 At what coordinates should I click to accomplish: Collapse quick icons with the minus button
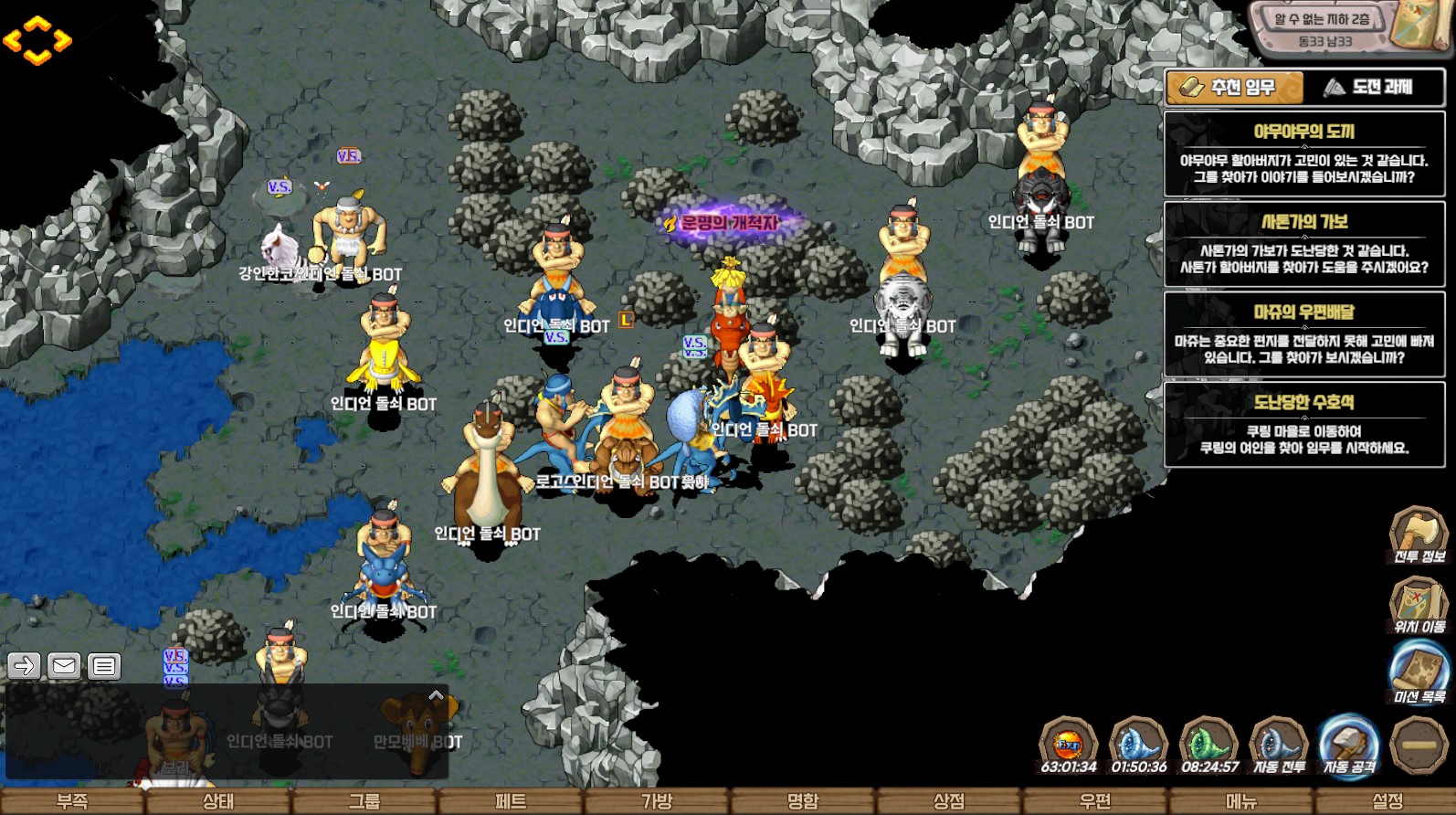pos(1419,746)
